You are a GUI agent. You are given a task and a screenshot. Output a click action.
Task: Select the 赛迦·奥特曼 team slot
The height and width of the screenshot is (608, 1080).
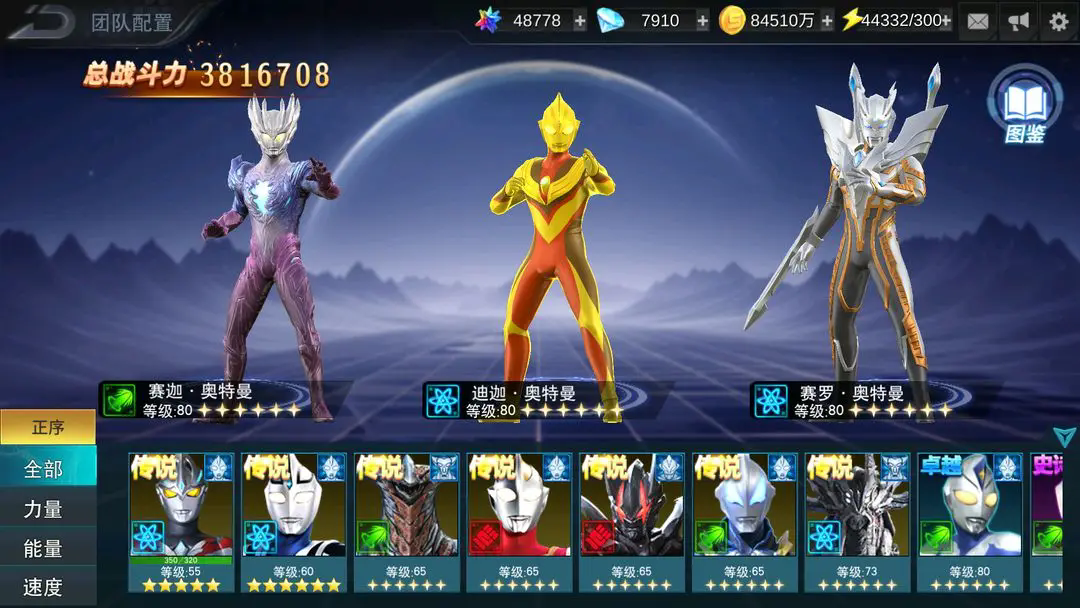pyautogui.click(x=270, y=250)
